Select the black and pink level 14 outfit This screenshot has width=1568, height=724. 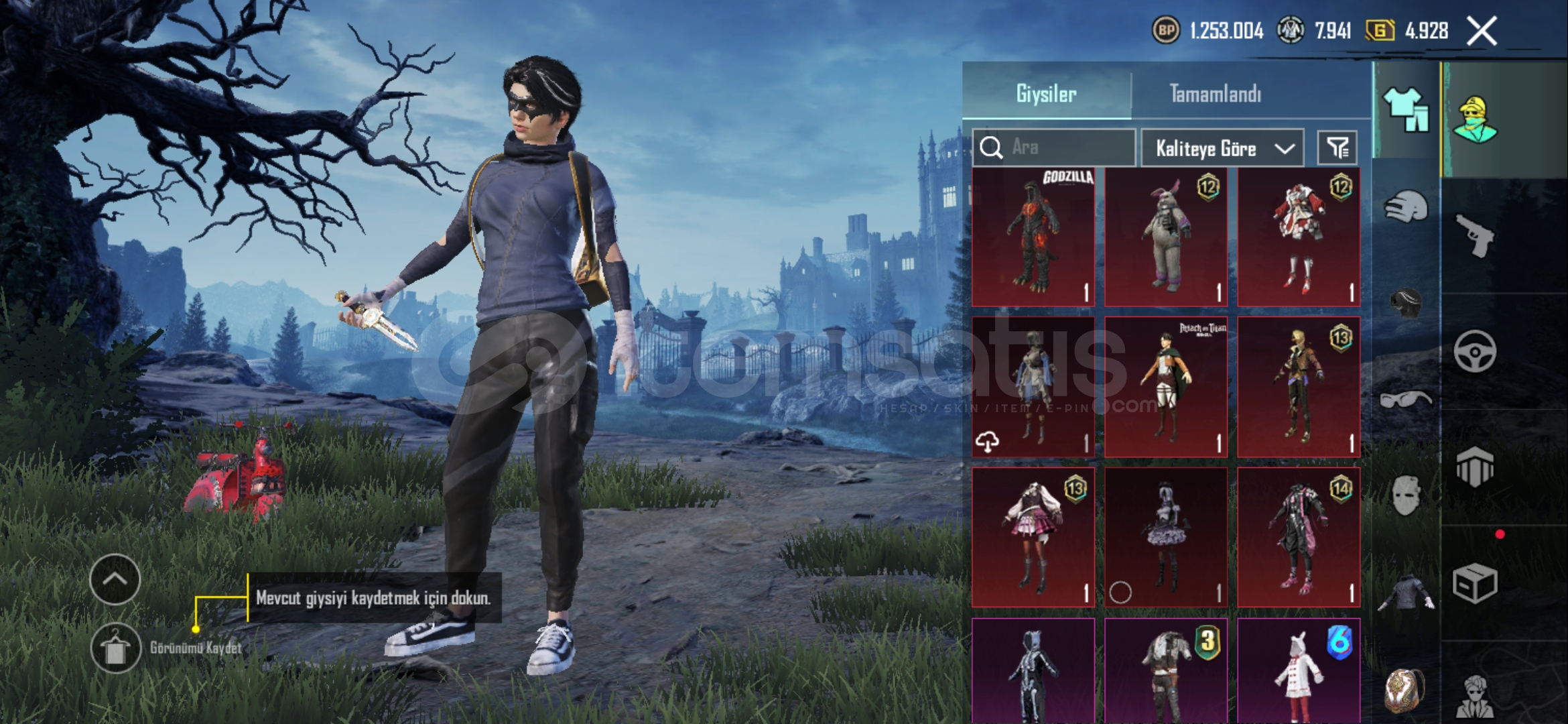tap(1298, 538)
